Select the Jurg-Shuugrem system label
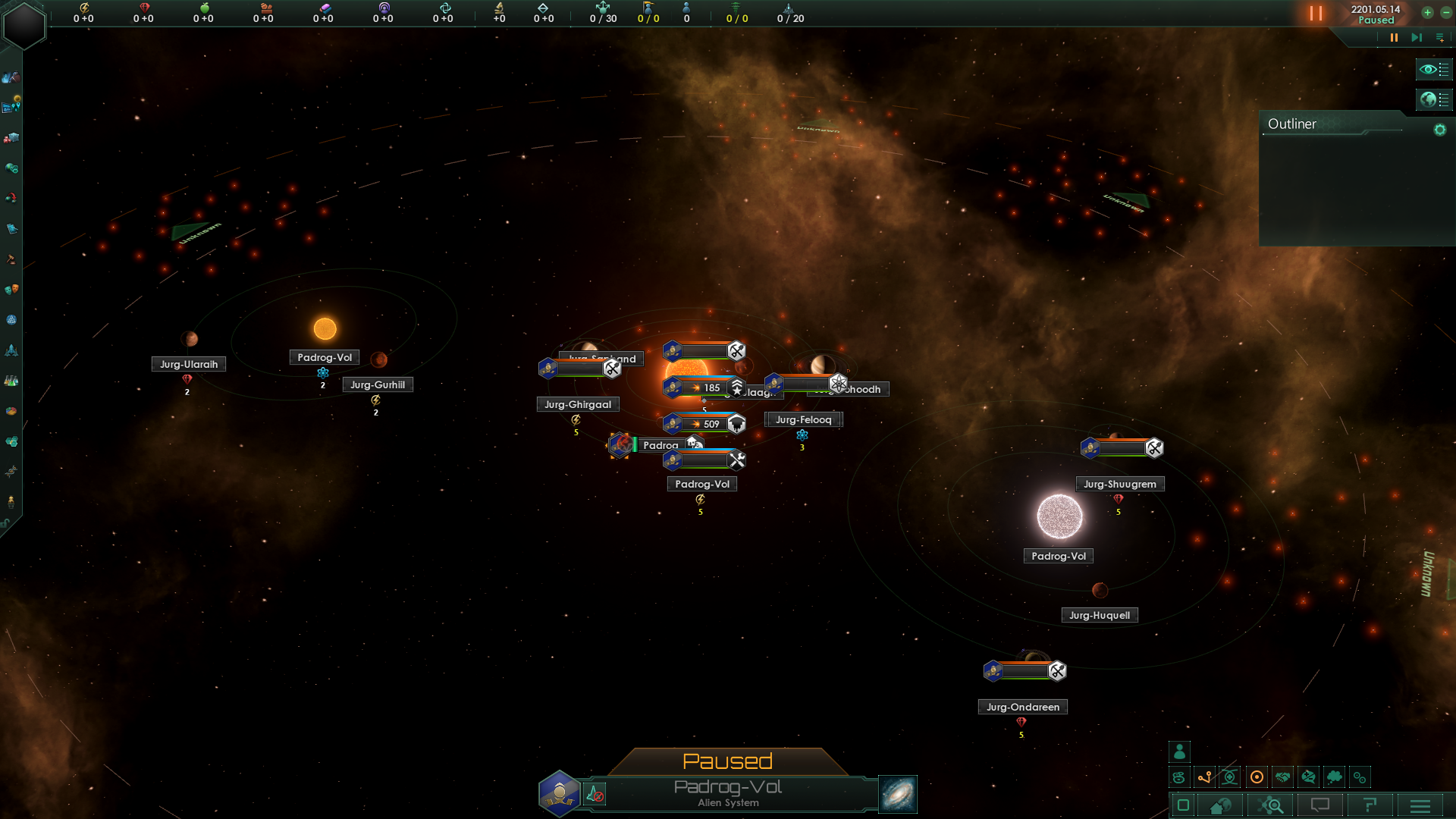 [1120, 484]
